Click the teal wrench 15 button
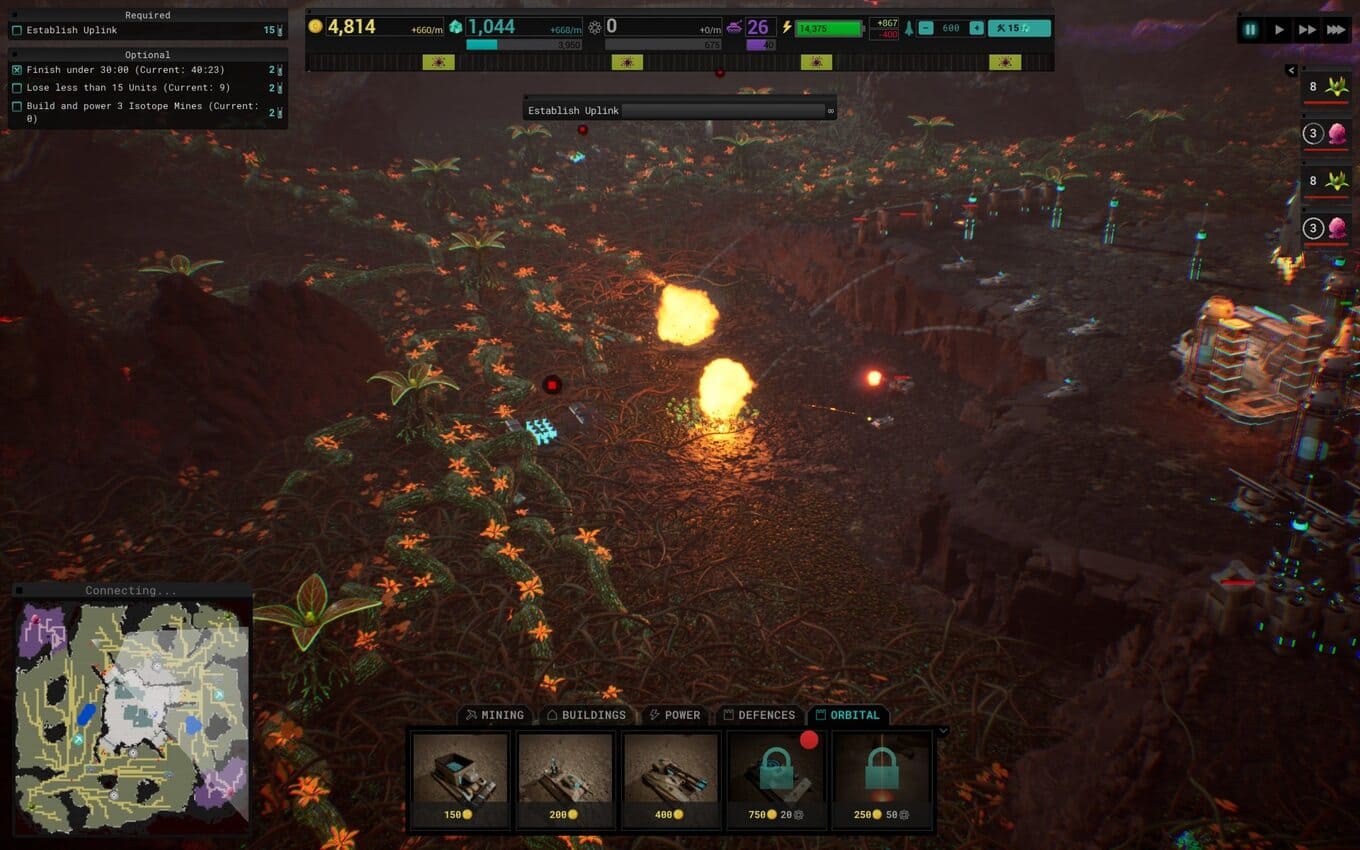The height and width of the screenshot is (850, 1360). (x=1019, y=28)
